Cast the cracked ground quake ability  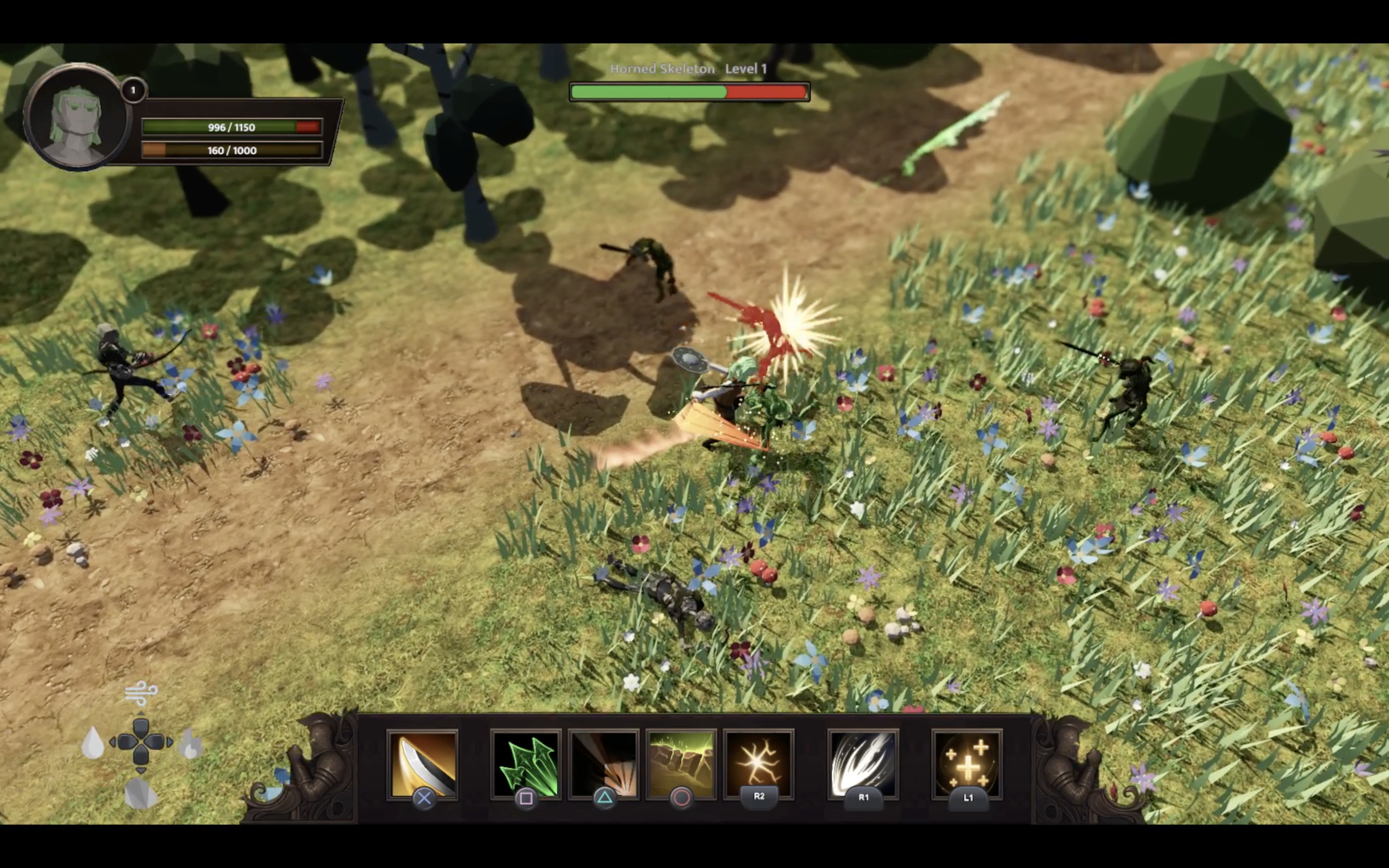(681, 763)
